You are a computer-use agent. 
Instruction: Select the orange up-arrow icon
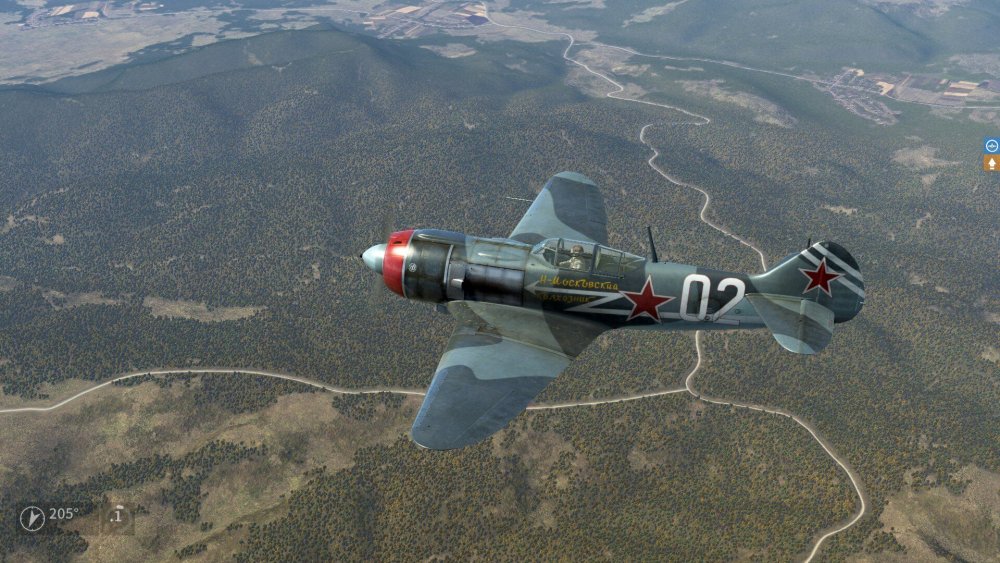click(991, 162)
